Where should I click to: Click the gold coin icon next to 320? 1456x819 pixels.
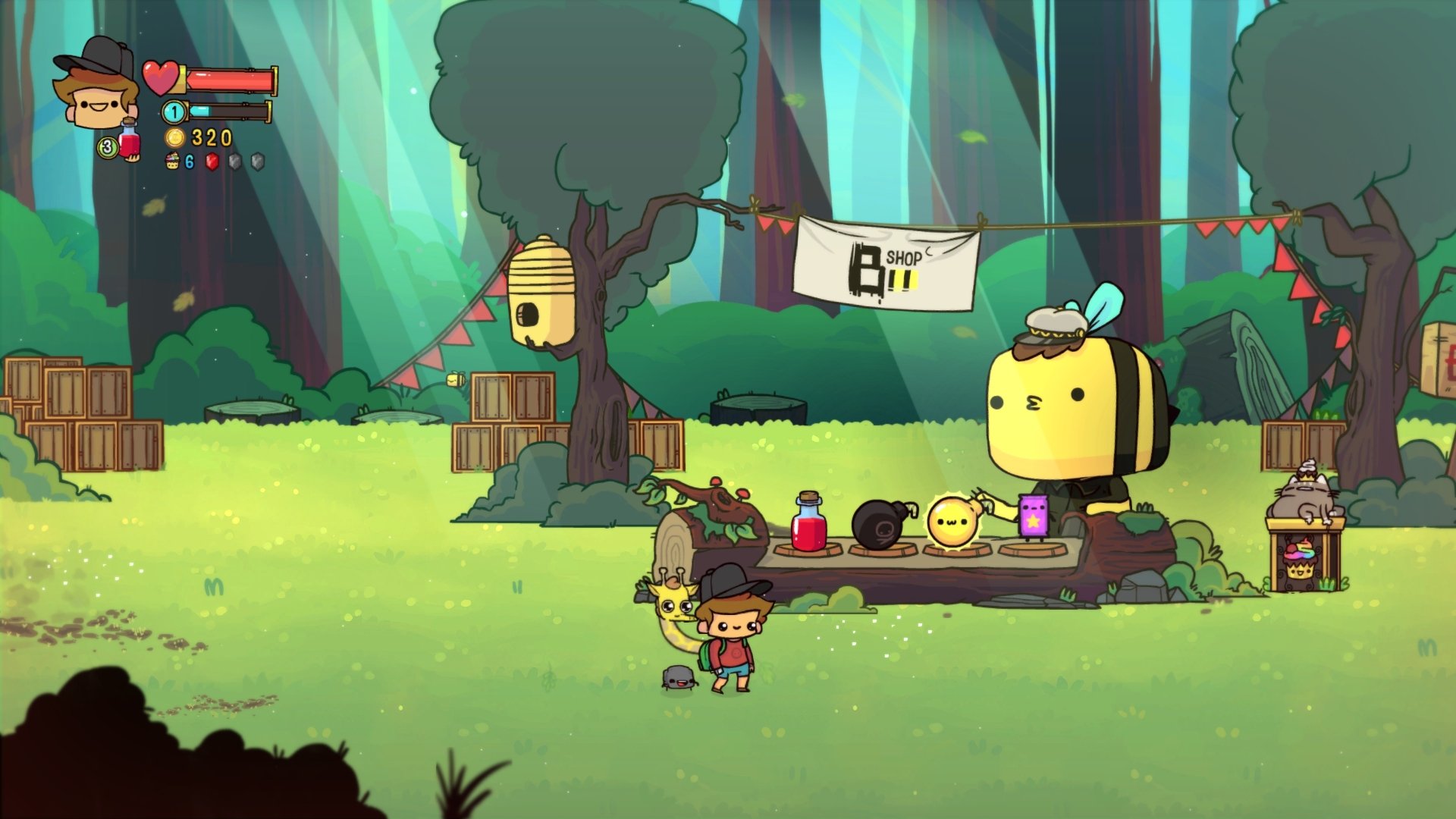coord(174,138)
